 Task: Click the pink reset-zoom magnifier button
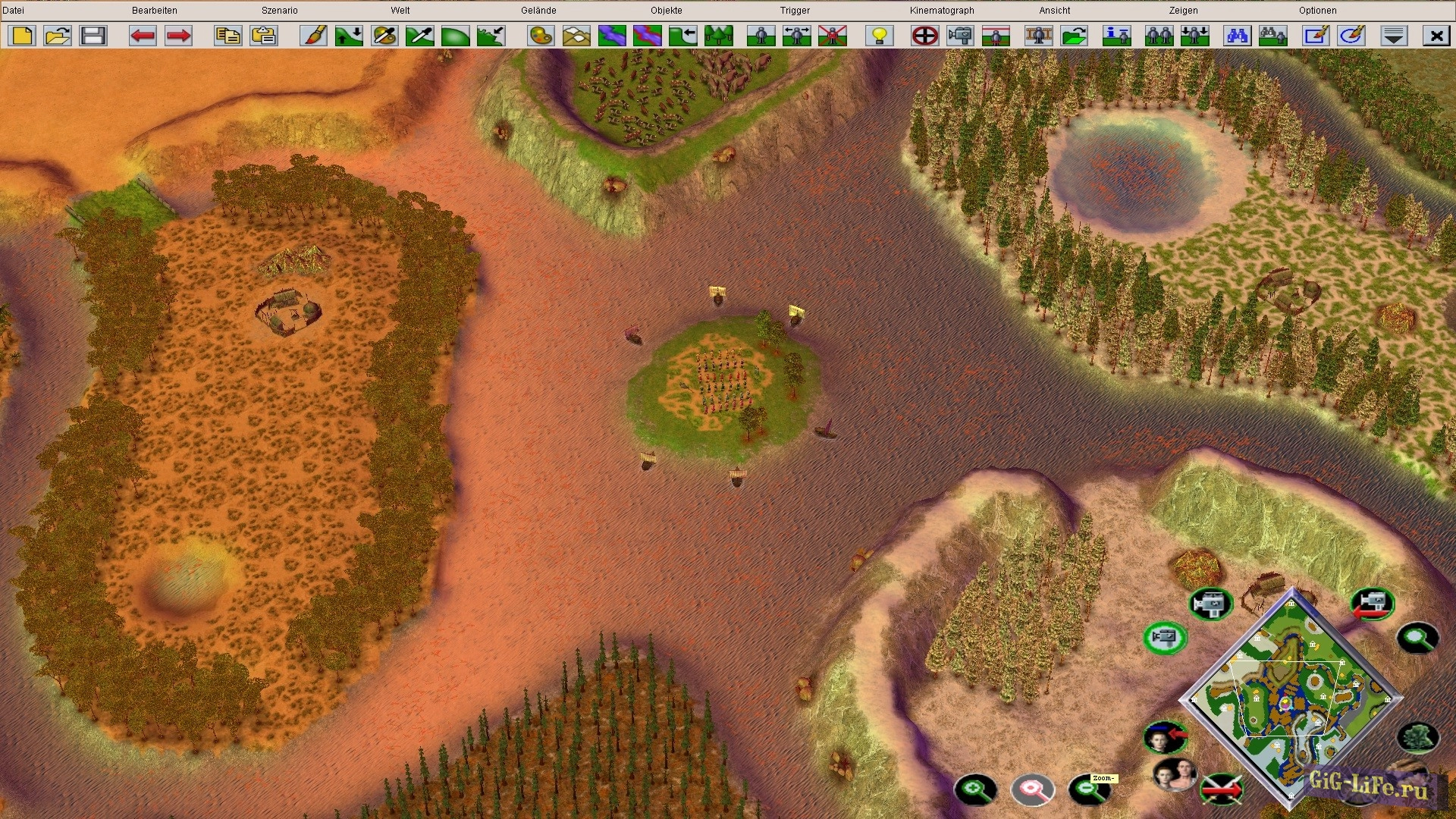point(1032,789)
